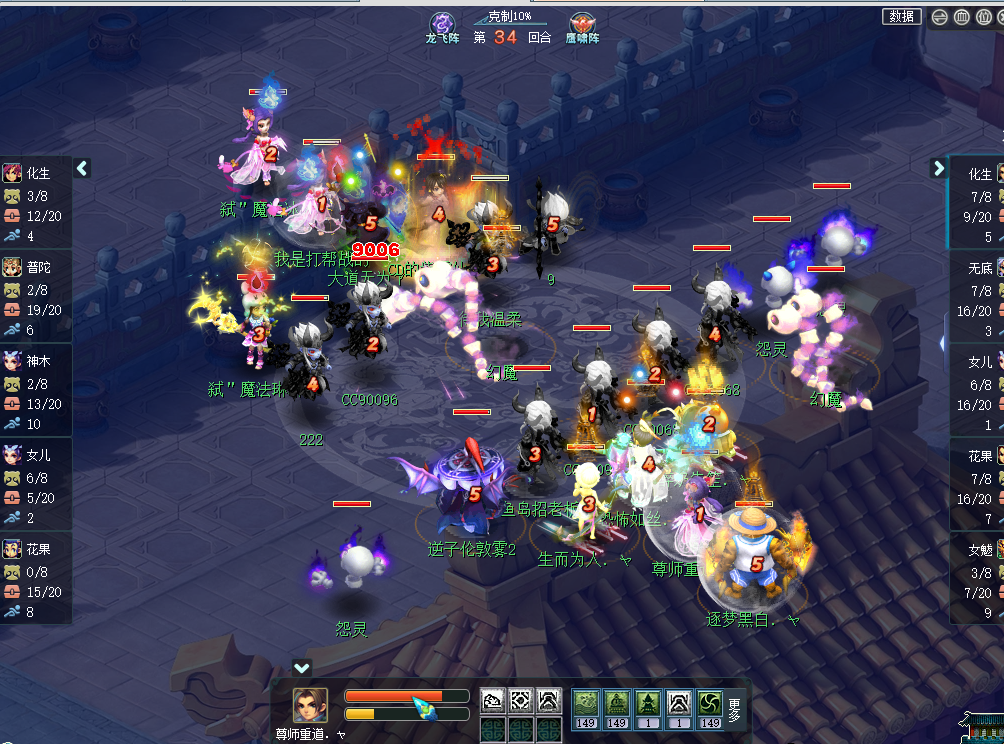The height and width of the screenshot is (744, 1004).
Task: Click the swap arrows round icon
Action: tap(940, 17)
